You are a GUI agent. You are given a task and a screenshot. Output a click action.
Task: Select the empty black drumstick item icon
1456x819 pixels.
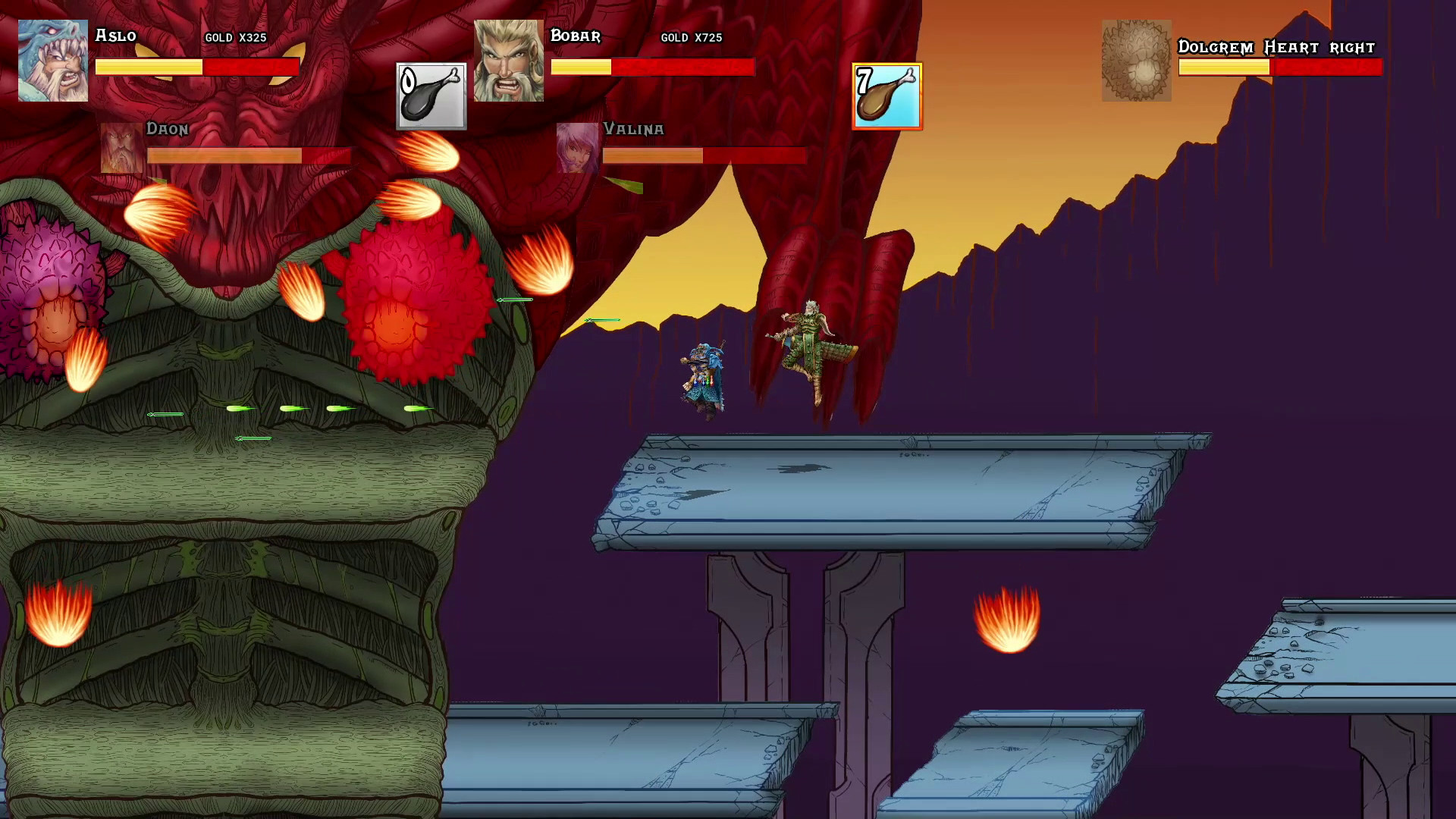pyautogui.click(x=431, y=96)
